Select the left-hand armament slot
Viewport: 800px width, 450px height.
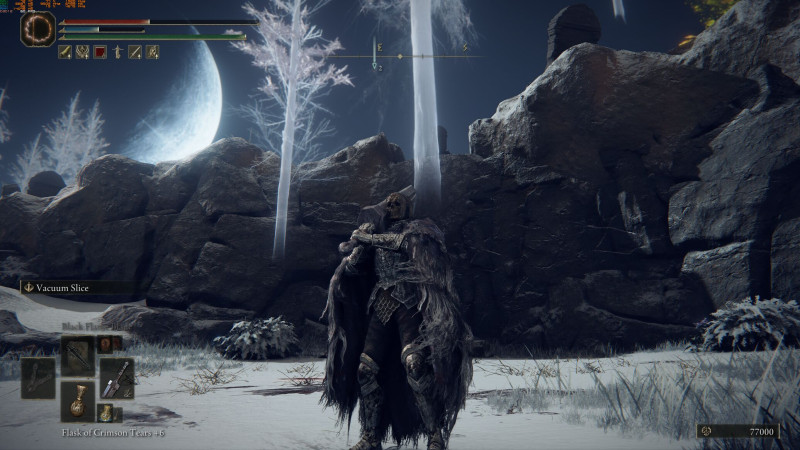tap(38, 378)
